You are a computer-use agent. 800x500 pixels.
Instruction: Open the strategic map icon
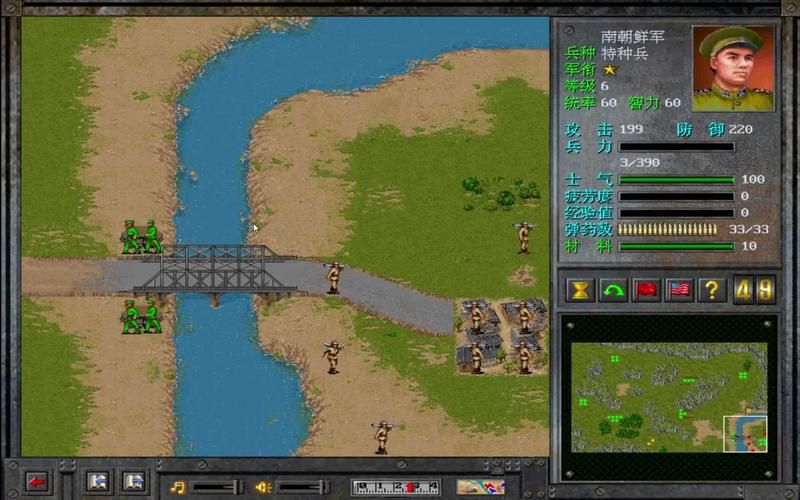480,487
